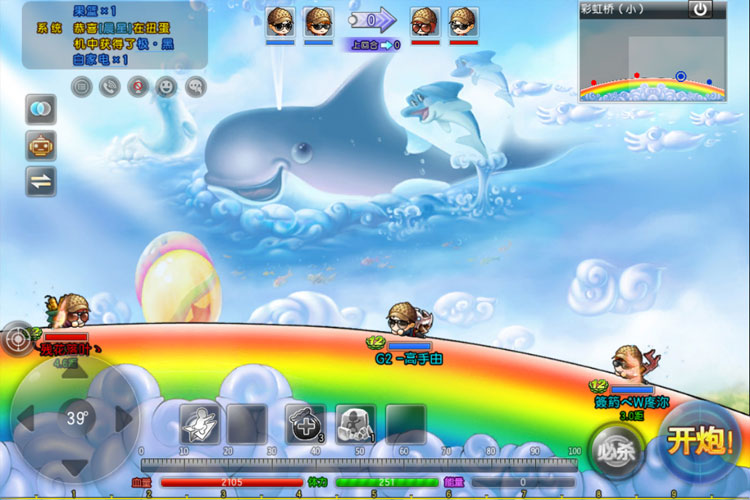The height and width of the screenshot is (500, 750).
Task: Open the smiley emoji panel
Action: click(166, 86)
